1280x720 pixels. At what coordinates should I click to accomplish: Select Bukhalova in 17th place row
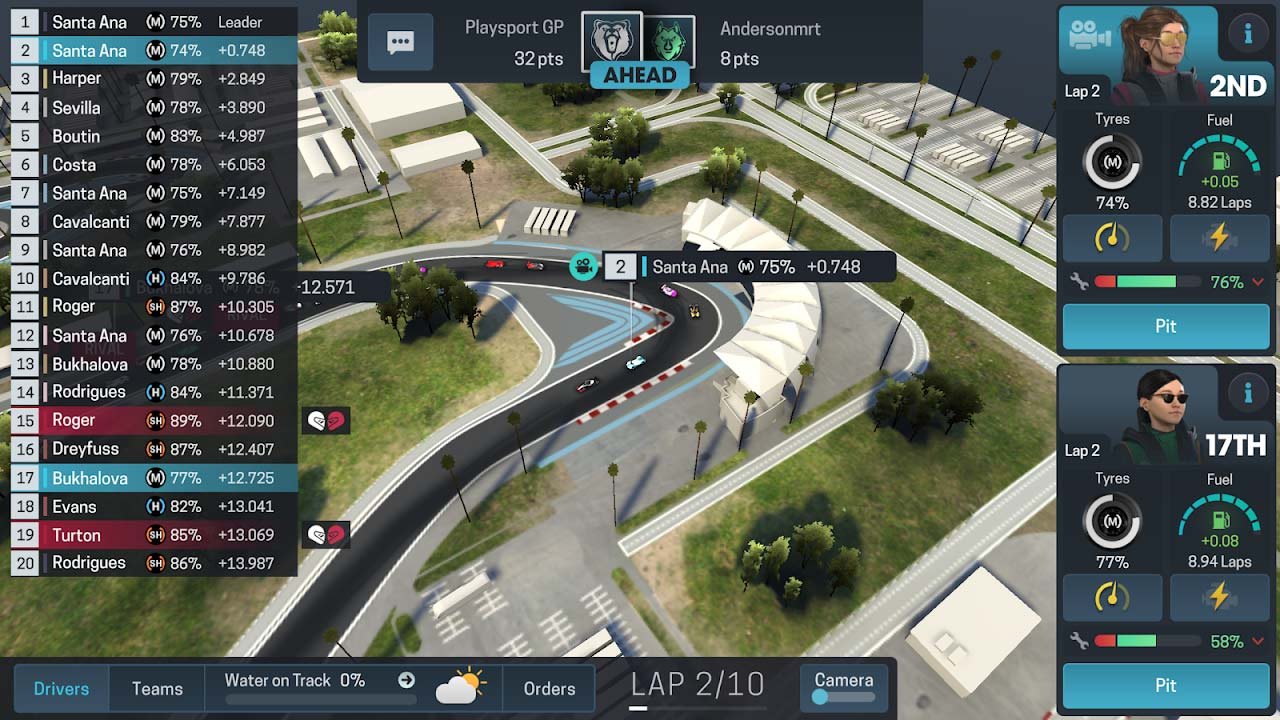coord(150,478)
